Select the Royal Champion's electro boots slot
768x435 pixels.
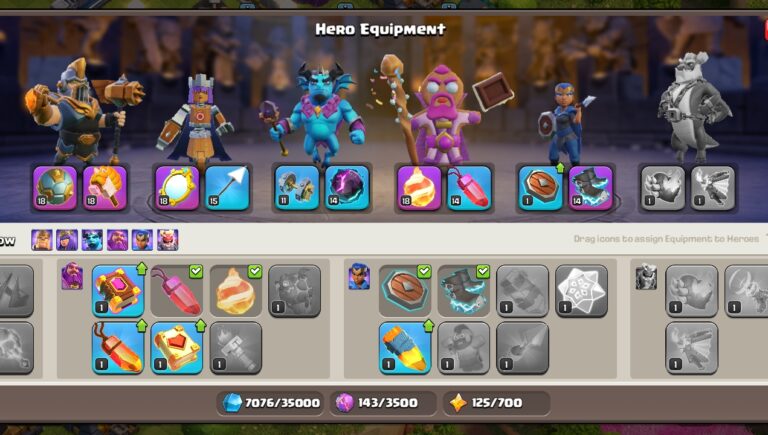point(590,188)
